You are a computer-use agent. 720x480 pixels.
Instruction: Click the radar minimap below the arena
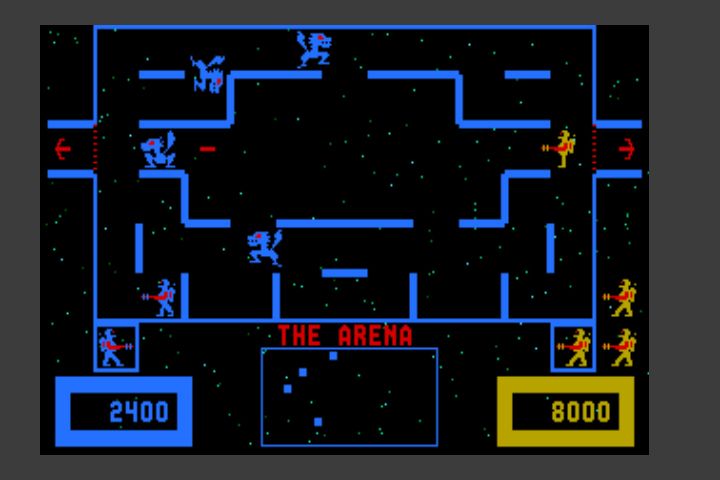(349, 397)
